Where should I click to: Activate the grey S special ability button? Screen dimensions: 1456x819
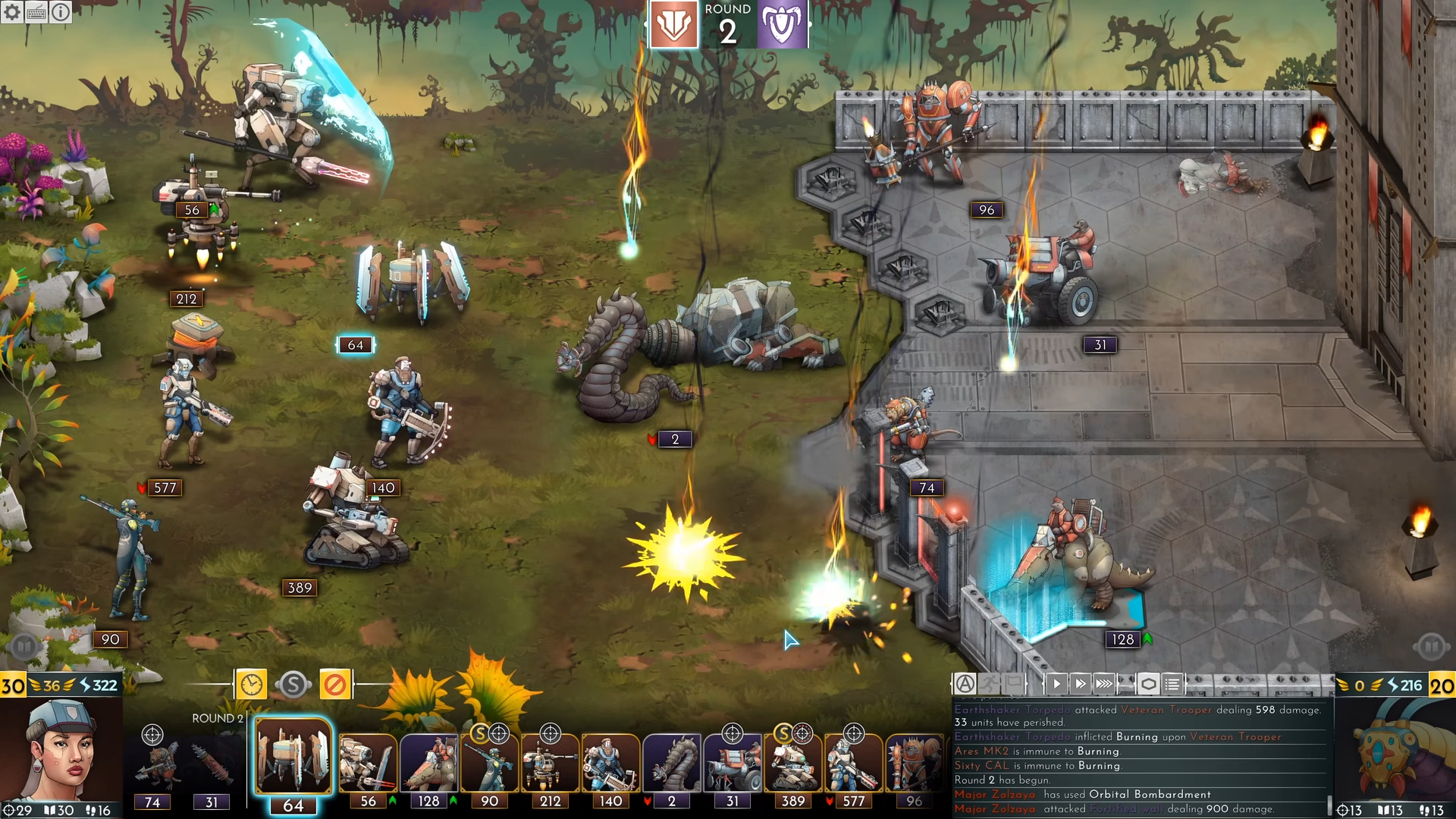pyautogui.click(x=293, y=685)
